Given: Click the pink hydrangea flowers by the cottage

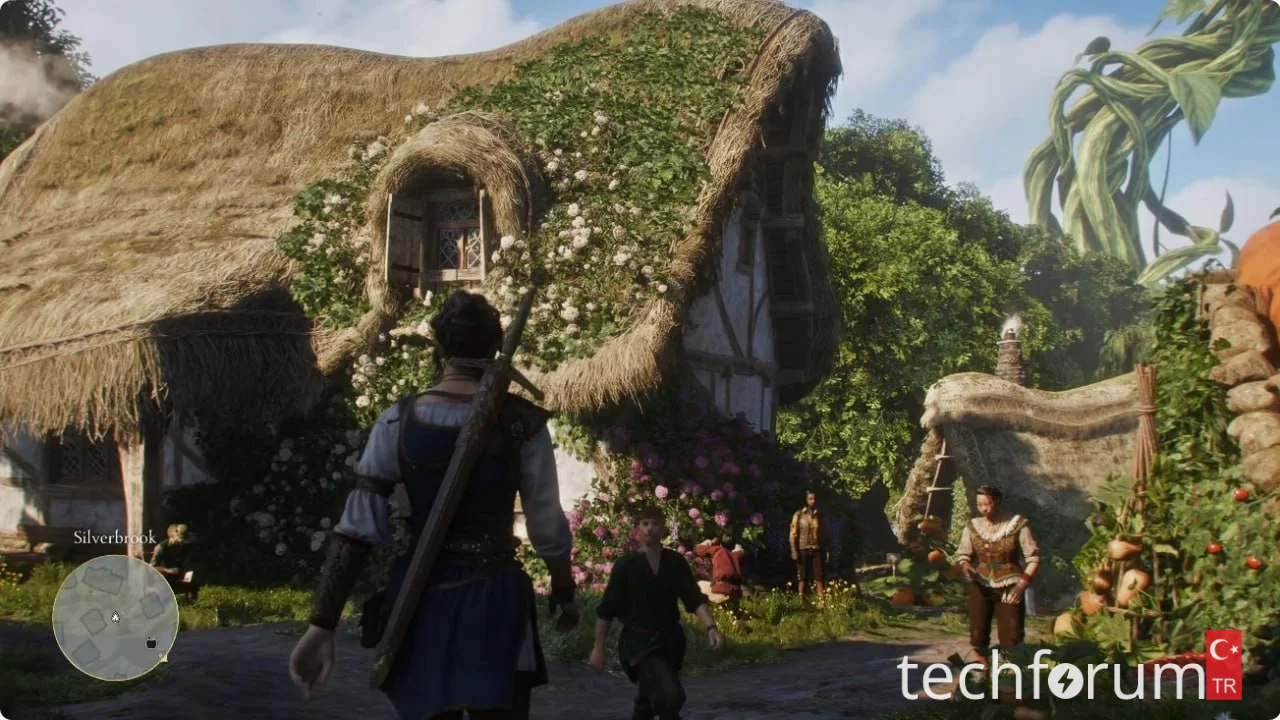Looking at the screenshot, I should 700,480.
